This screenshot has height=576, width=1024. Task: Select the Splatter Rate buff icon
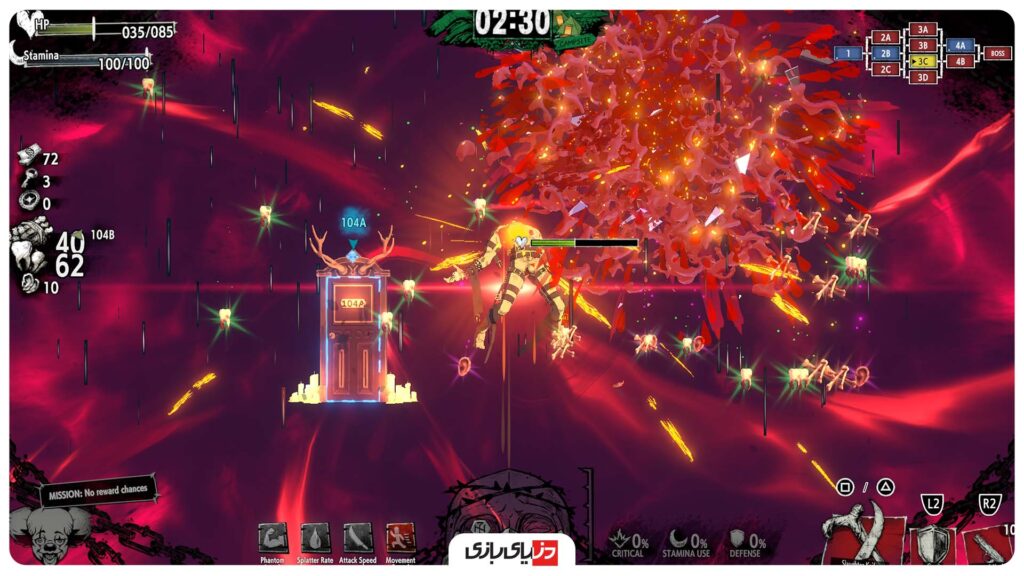point(315,539)
